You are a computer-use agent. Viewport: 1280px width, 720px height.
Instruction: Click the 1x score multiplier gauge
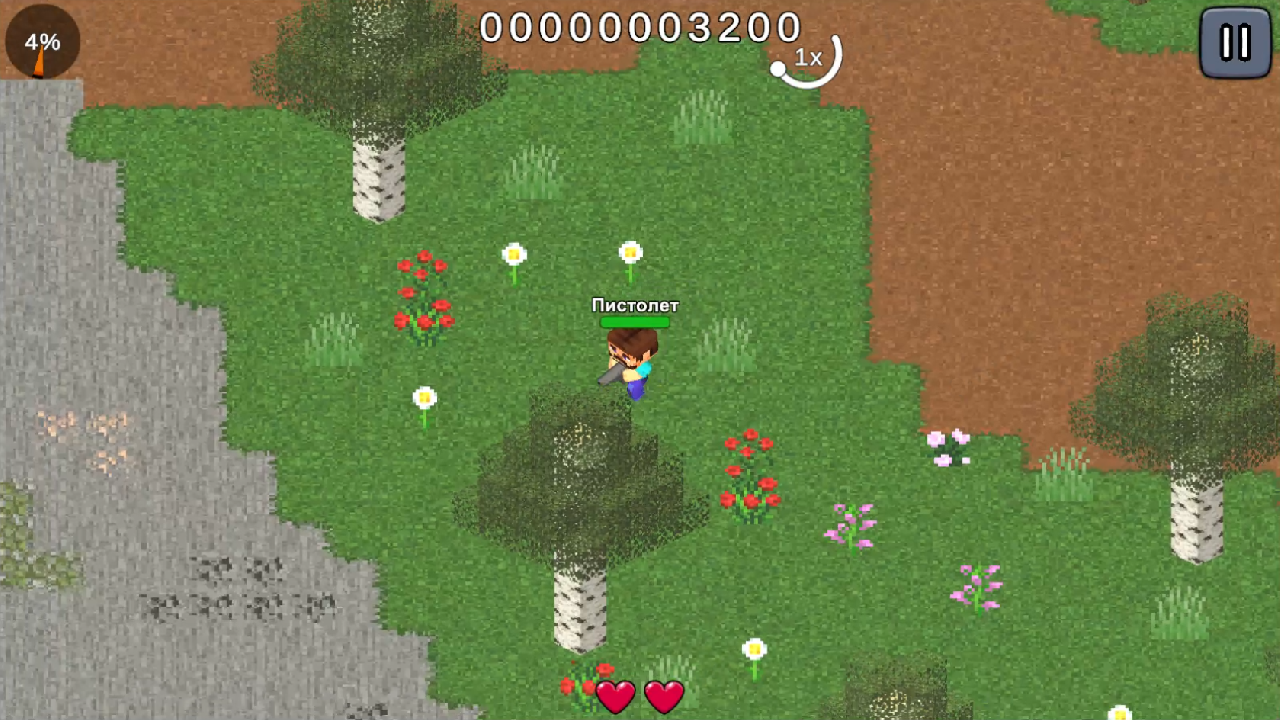pos(809,59)
